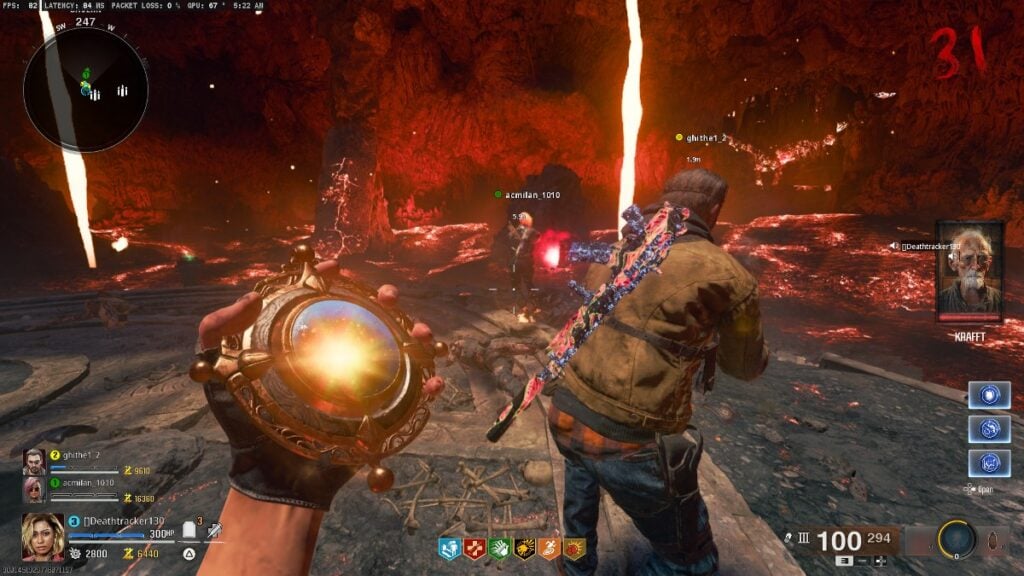
Task: Activate the orange running figure perk
Action: pyautogui.click(x=548, y=549)
